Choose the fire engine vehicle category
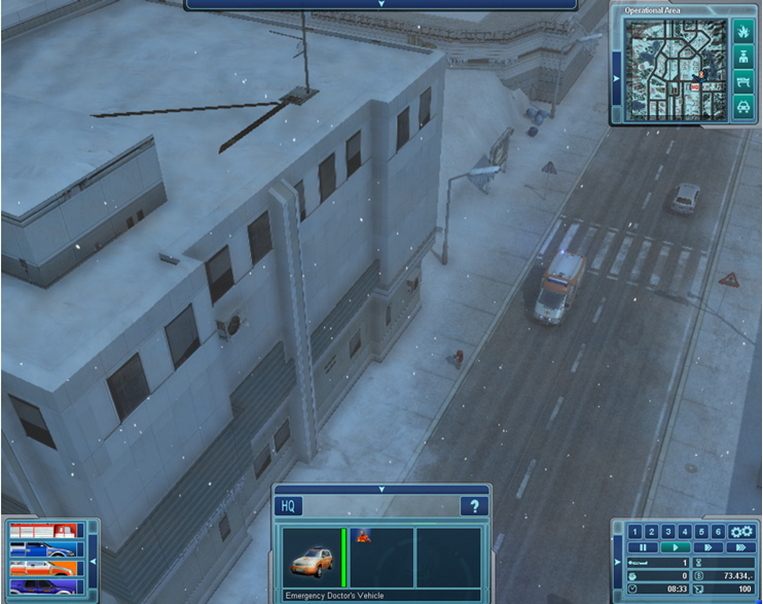The height and width of the screenshot is (604, 763). (x=44, y=530)
